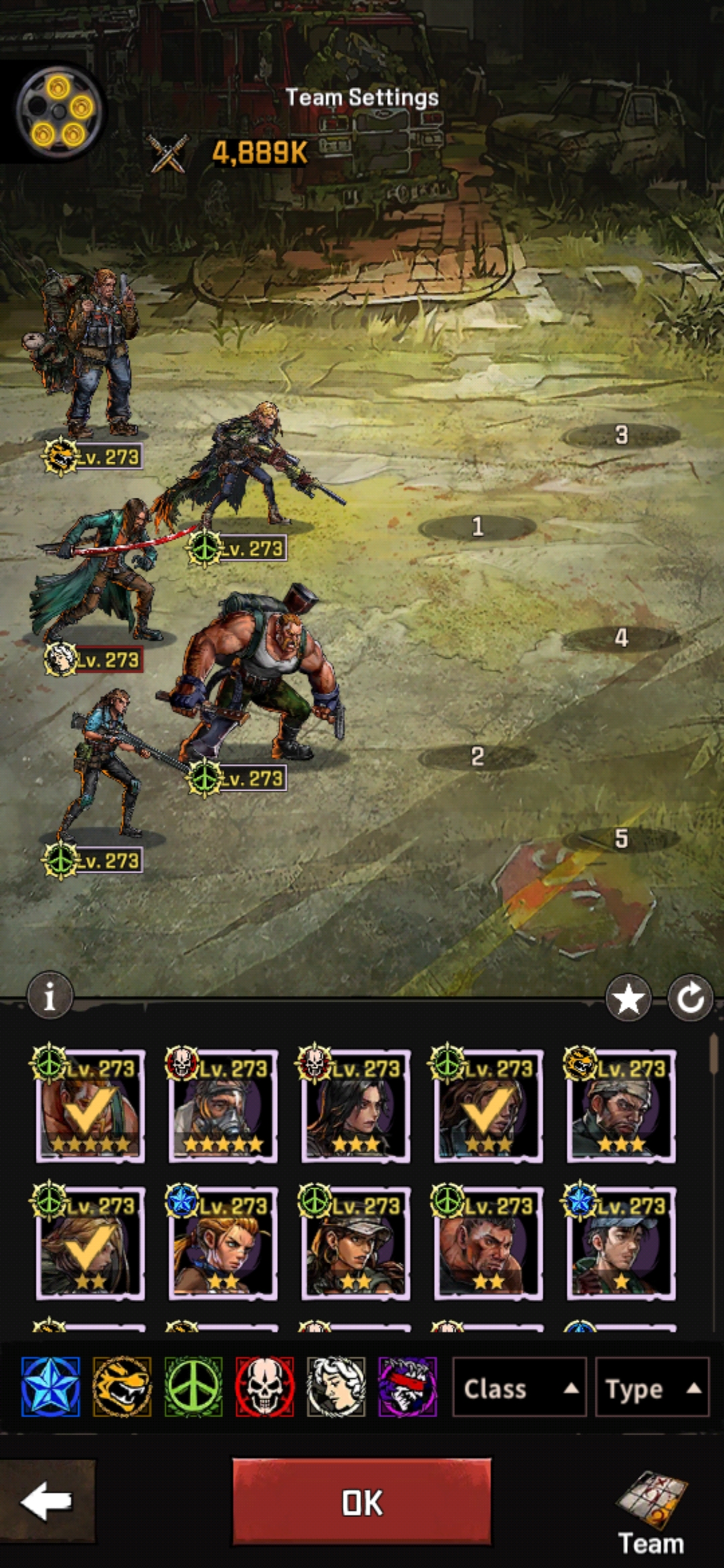Filter heroes by red skull faction
This screenshot has width=724, height=1568.
[x=264, y=1387]
